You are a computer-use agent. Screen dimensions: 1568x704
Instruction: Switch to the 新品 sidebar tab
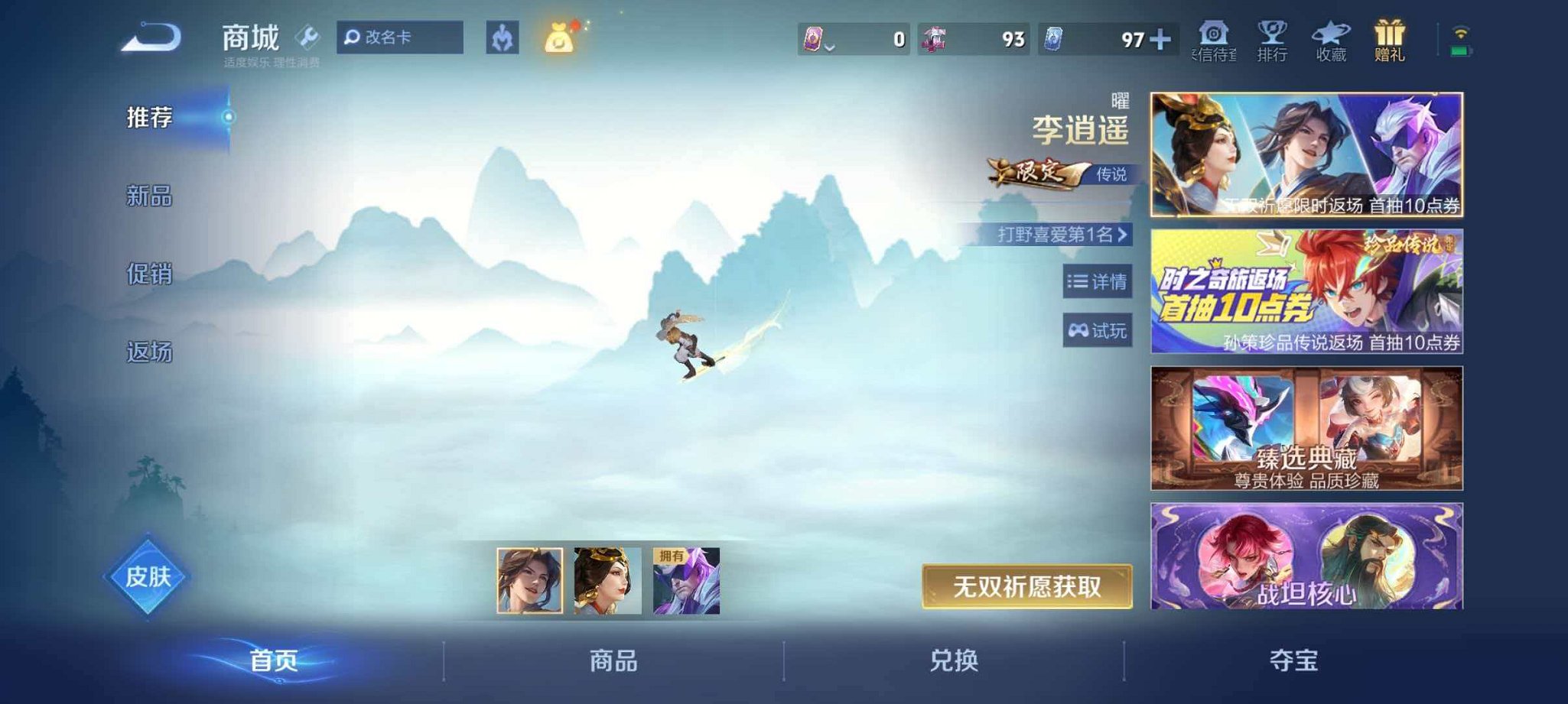coord(150,197)
